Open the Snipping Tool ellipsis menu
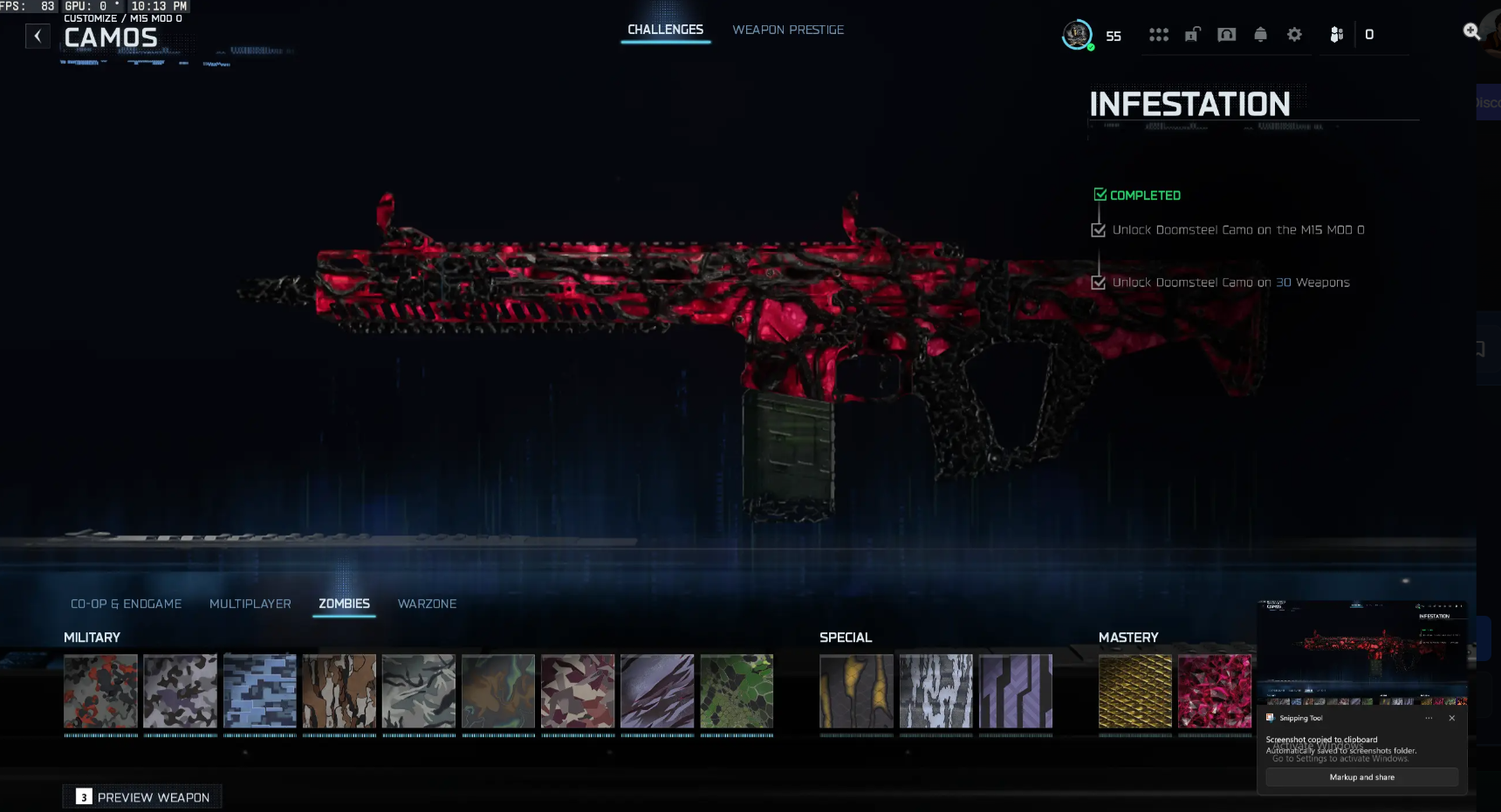The image size is (1501, 812). pos(1429,718)
